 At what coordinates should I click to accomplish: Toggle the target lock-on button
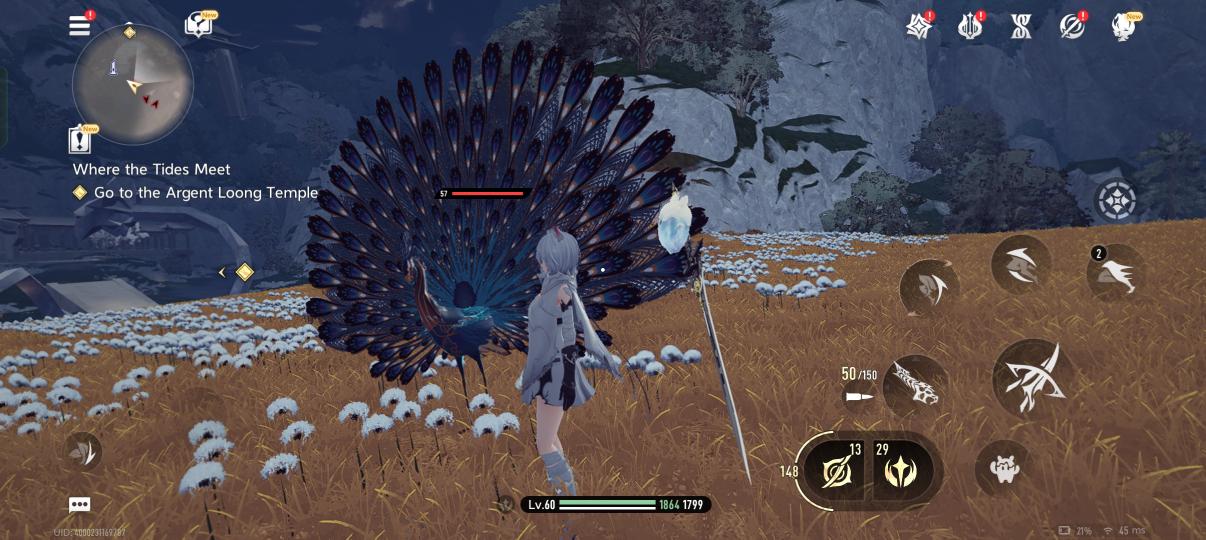(x=1115, y=201)
